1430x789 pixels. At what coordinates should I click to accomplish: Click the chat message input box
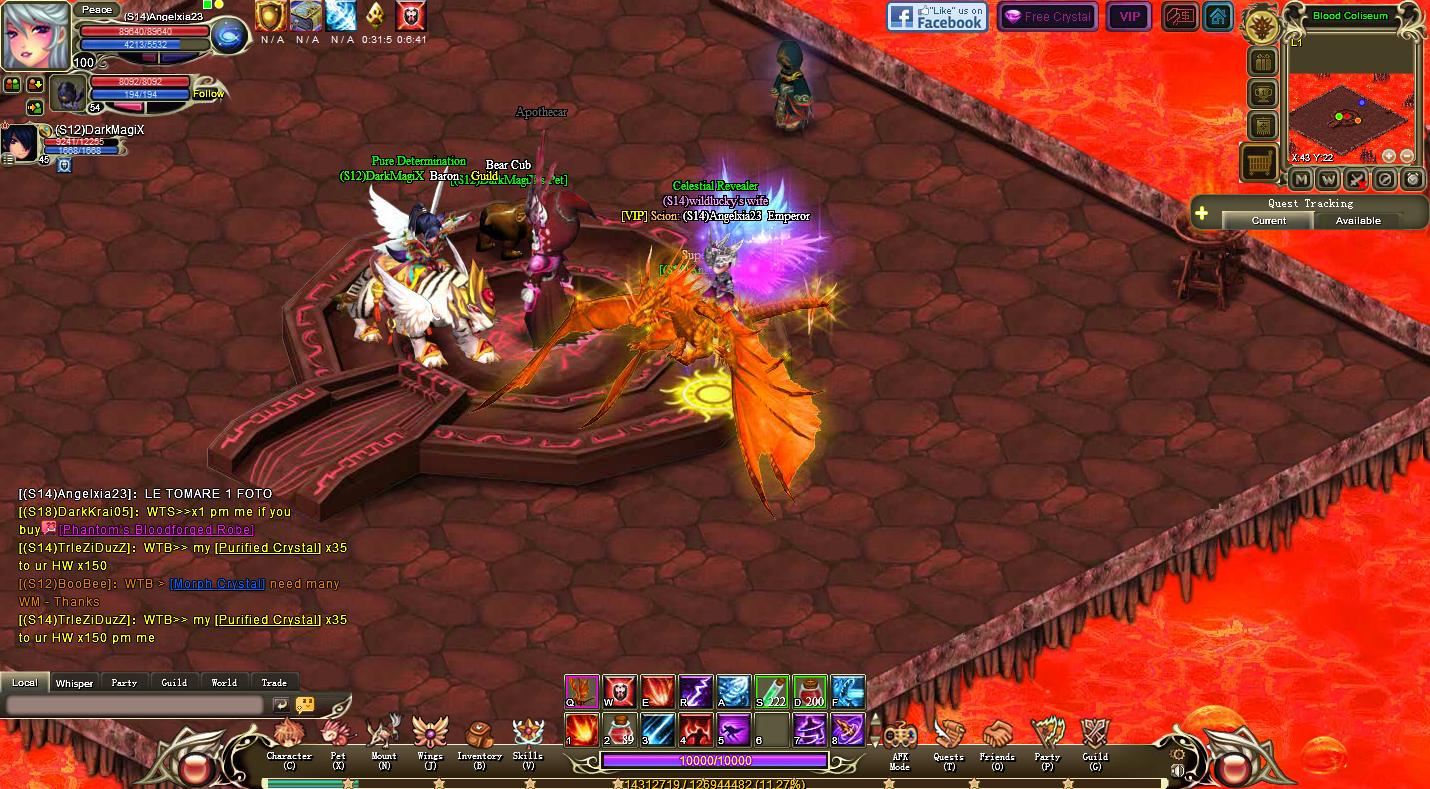[135, 705]
